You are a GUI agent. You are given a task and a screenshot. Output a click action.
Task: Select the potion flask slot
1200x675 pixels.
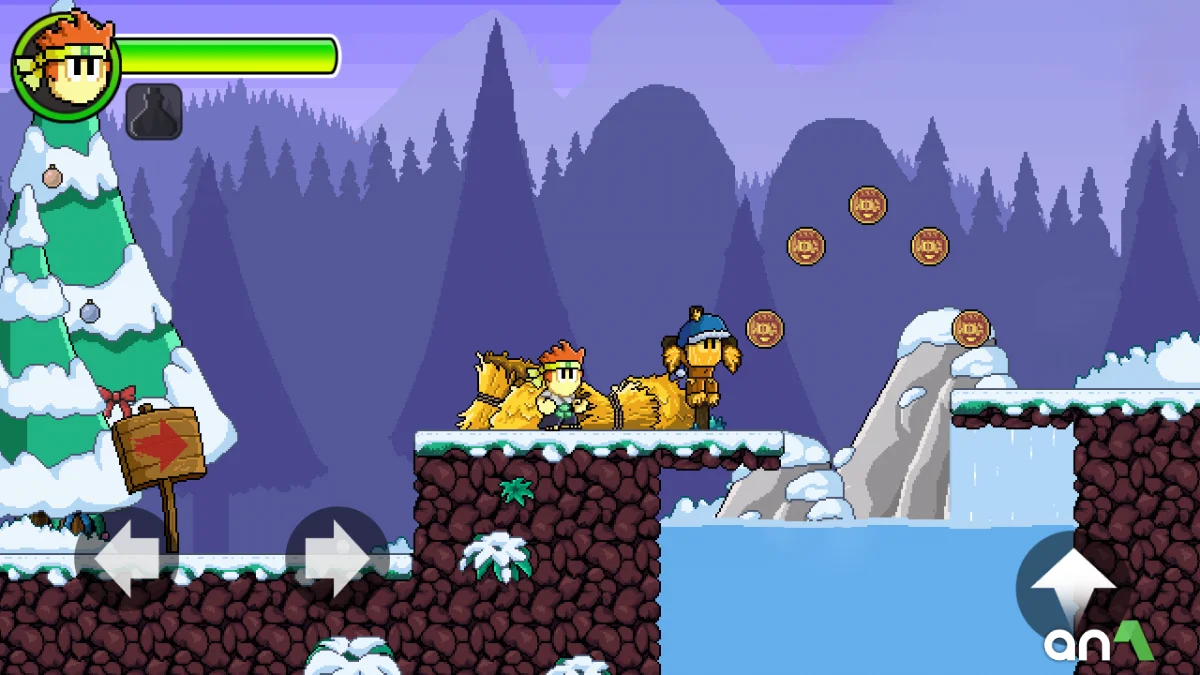pyautogui.click(x=154, y=112)
